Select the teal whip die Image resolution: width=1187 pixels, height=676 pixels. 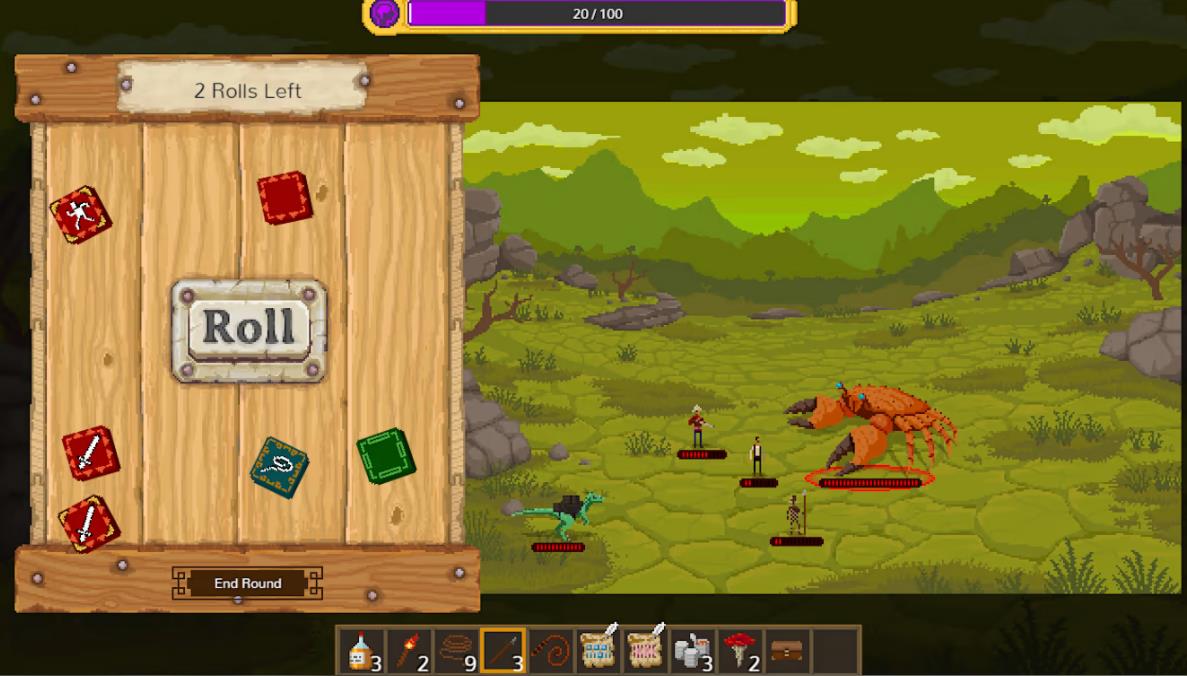(279, 466)
